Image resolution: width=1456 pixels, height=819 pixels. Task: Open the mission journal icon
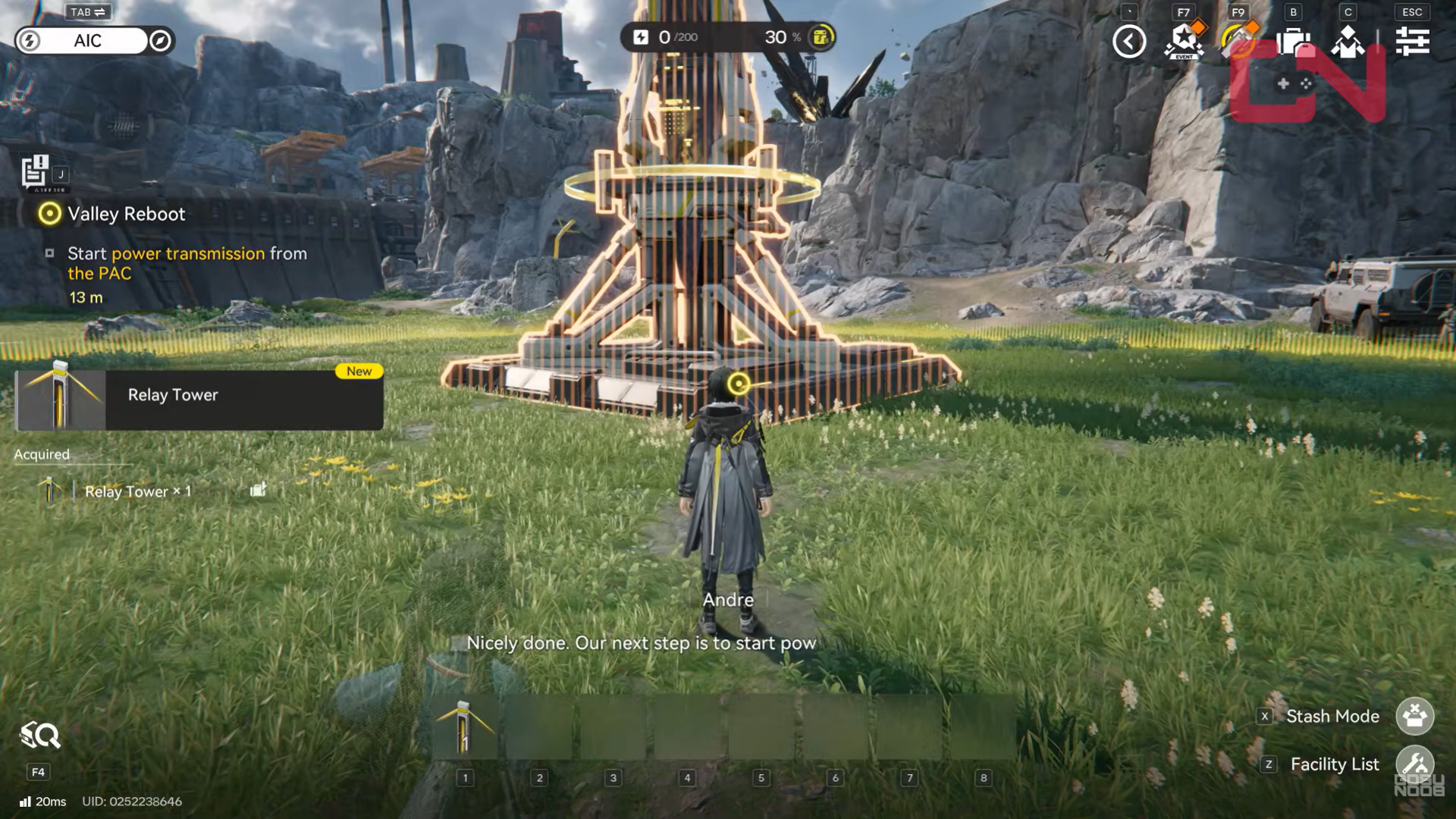tap(35, 171)
